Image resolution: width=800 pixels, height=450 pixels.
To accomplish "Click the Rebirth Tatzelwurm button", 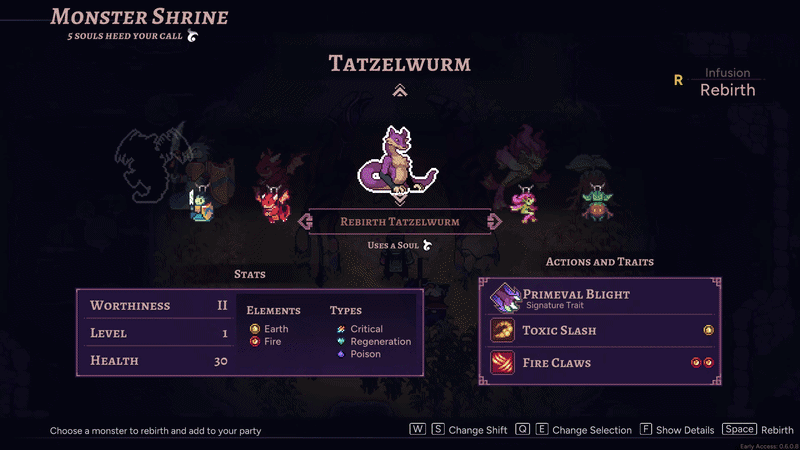I will coord(399,221).
